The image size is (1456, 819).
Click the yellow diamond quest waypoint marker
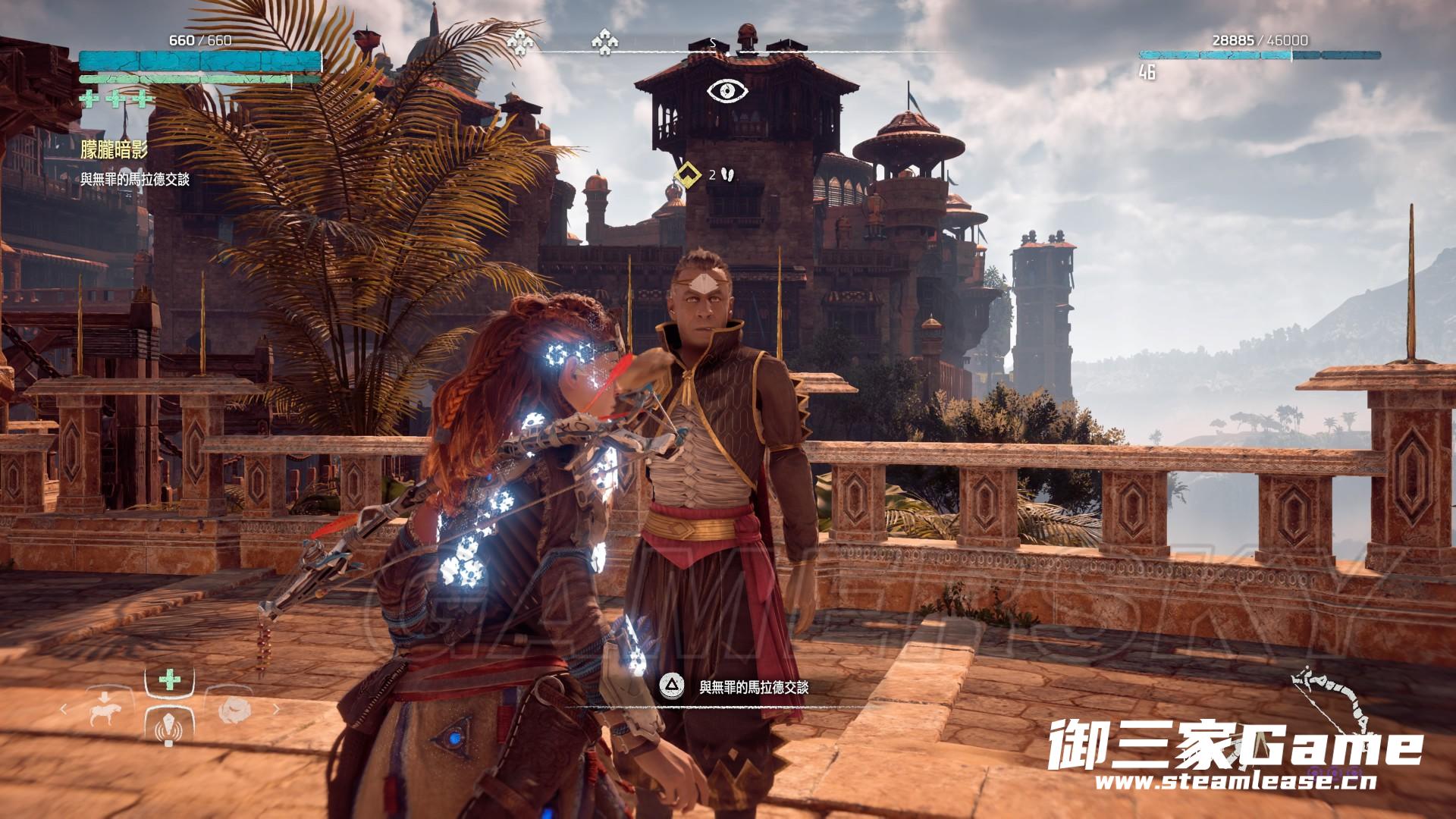(687, 174)
